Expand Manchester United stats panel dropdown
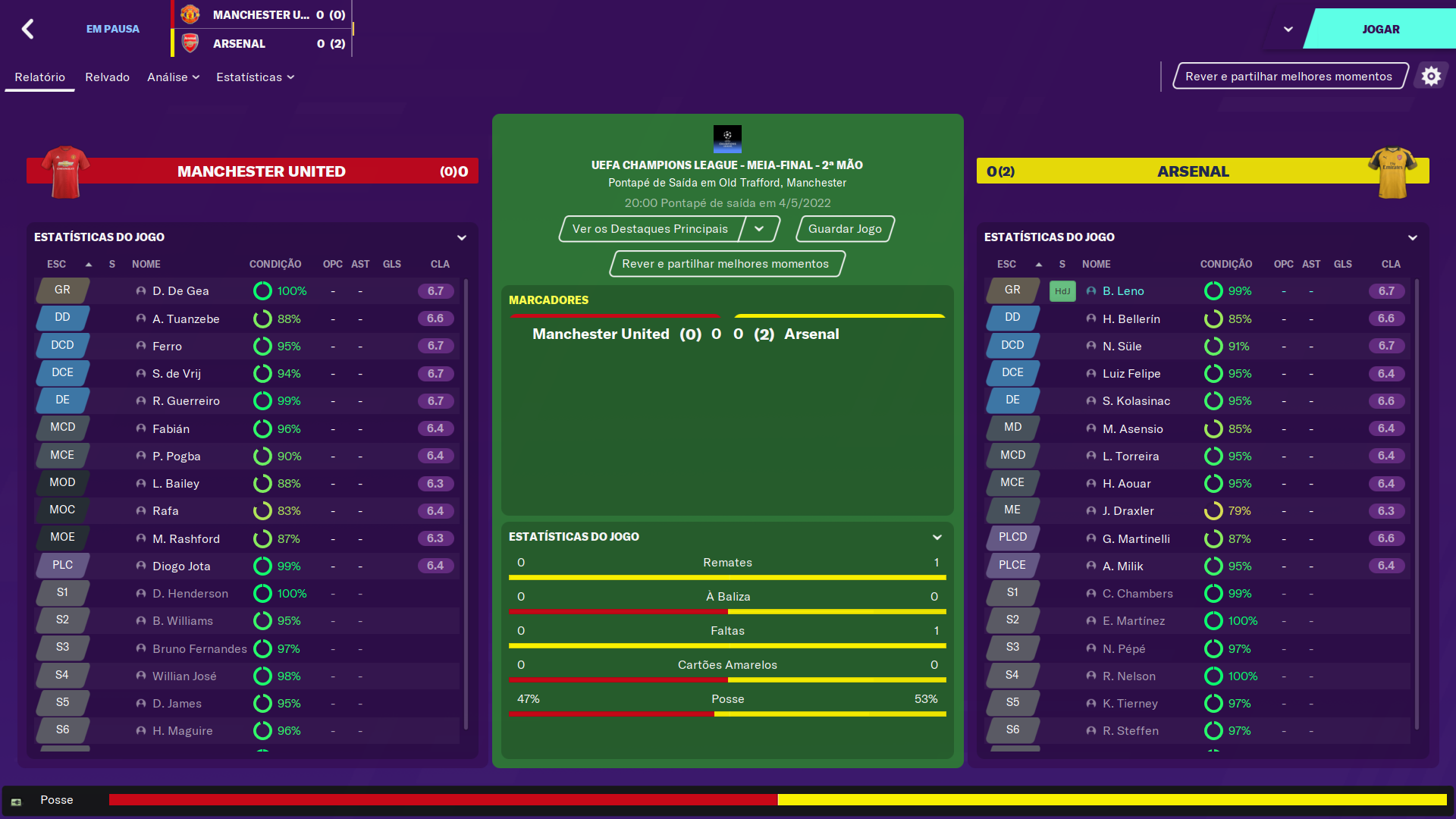Image resolution: width=1456 pixels, height=819 pixels. [x=462, y=237]
